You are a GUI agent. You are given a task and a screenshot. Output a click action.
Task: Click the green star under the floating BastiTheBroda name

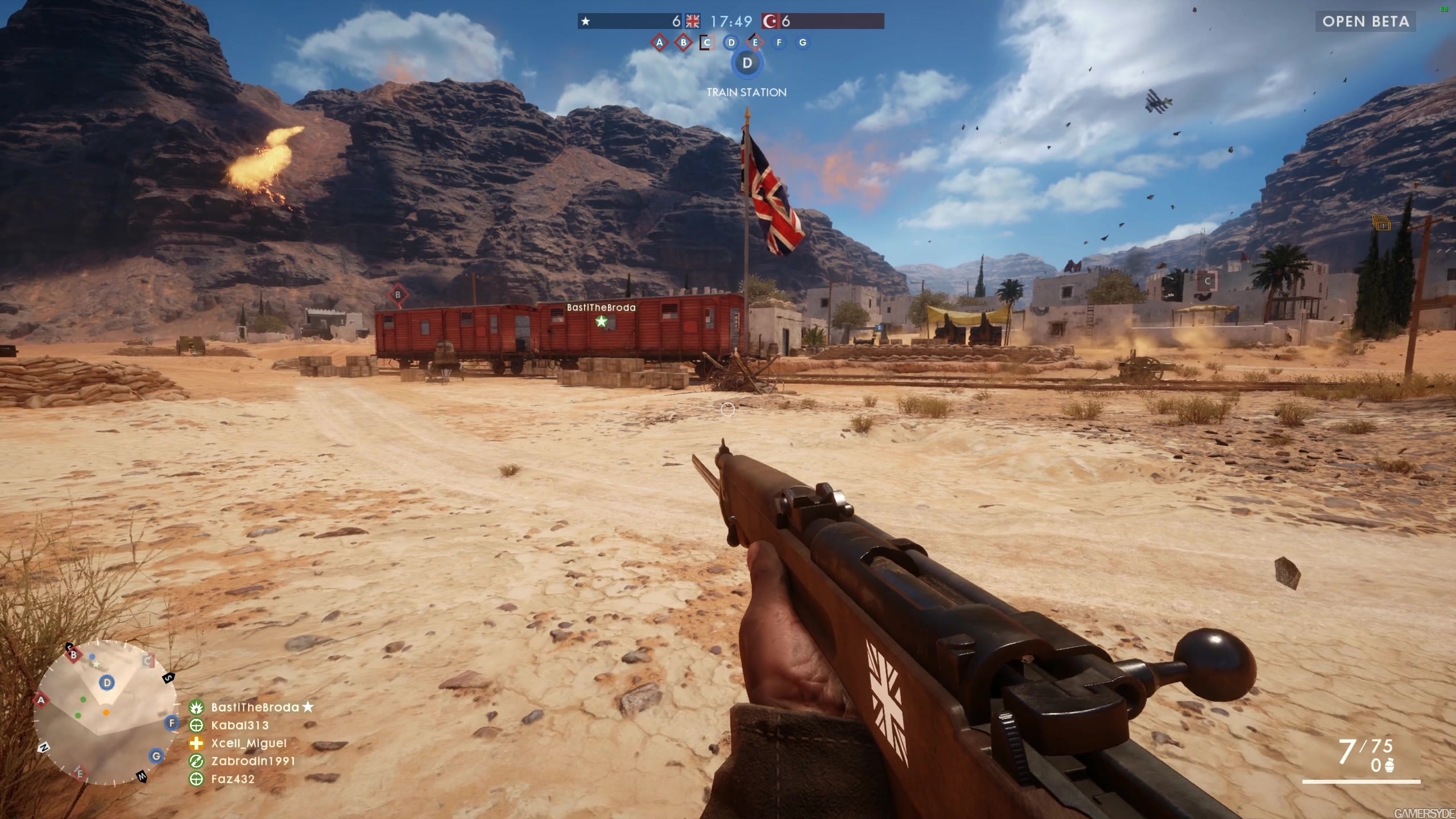click(x=601, y=321)
